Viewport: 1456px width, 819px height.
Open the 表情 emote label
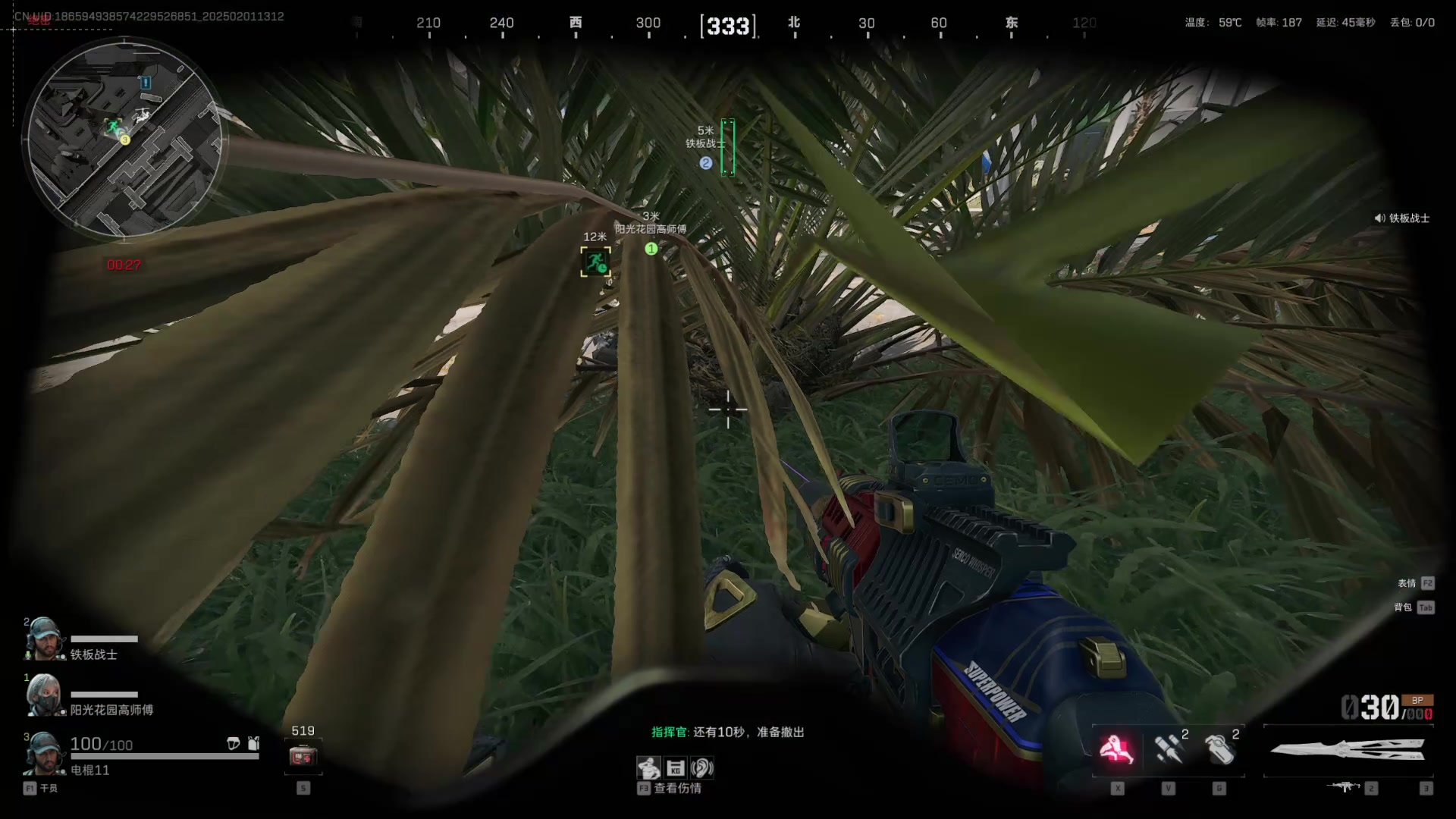click(1407, 583)
